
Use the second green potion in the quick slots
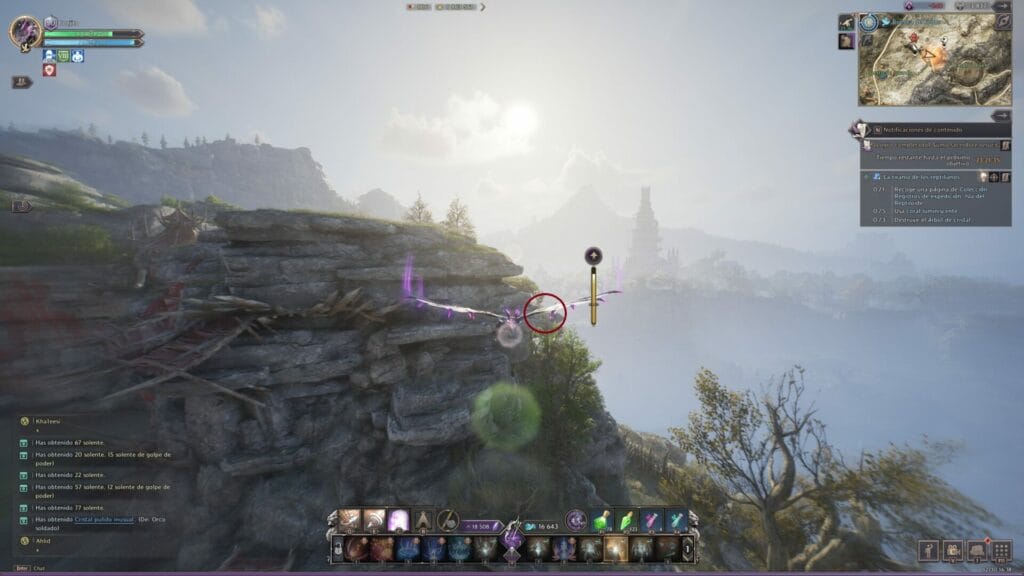coord(627,520)
